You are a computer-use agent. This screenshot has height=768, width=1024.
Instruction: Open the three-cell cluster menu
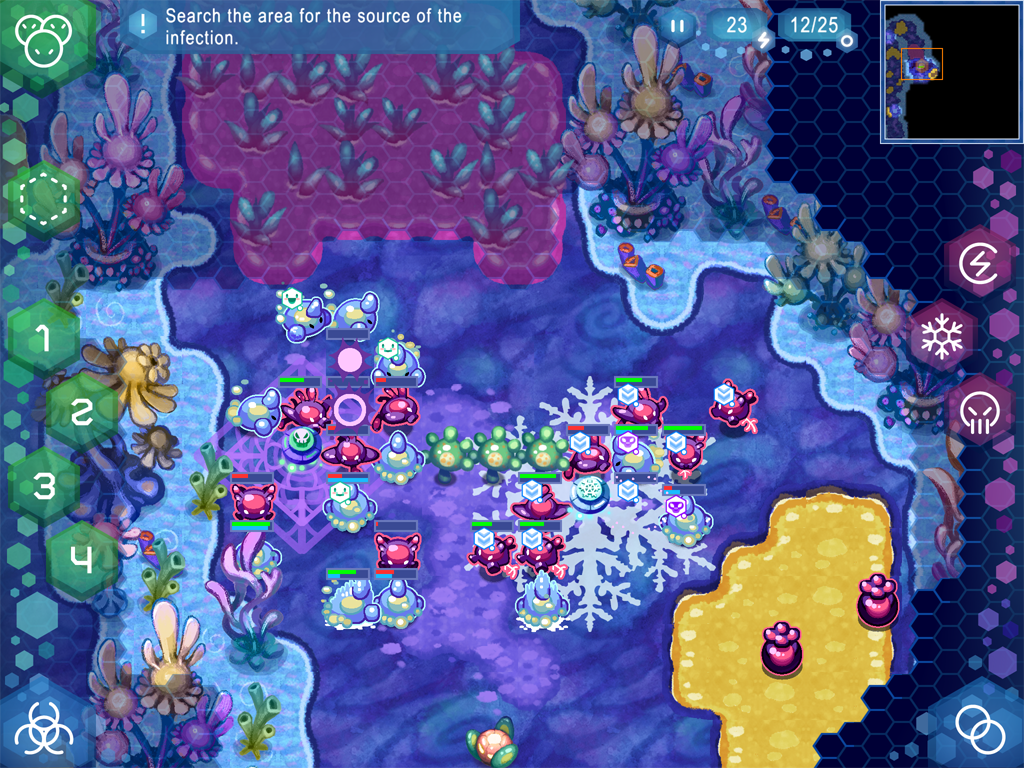tap(43, 40)
